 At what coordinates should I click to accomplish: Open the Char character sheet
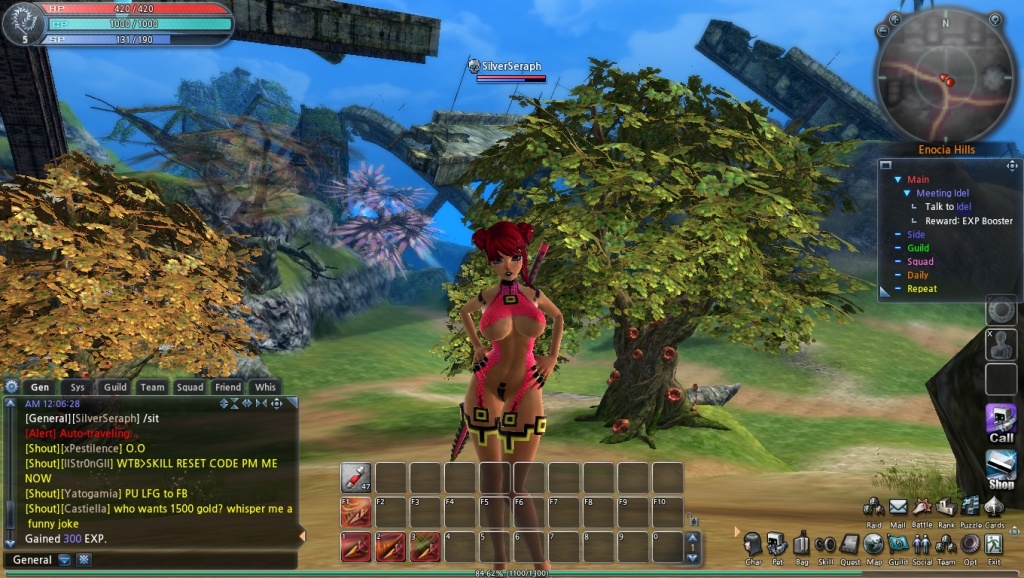(753, 544)
